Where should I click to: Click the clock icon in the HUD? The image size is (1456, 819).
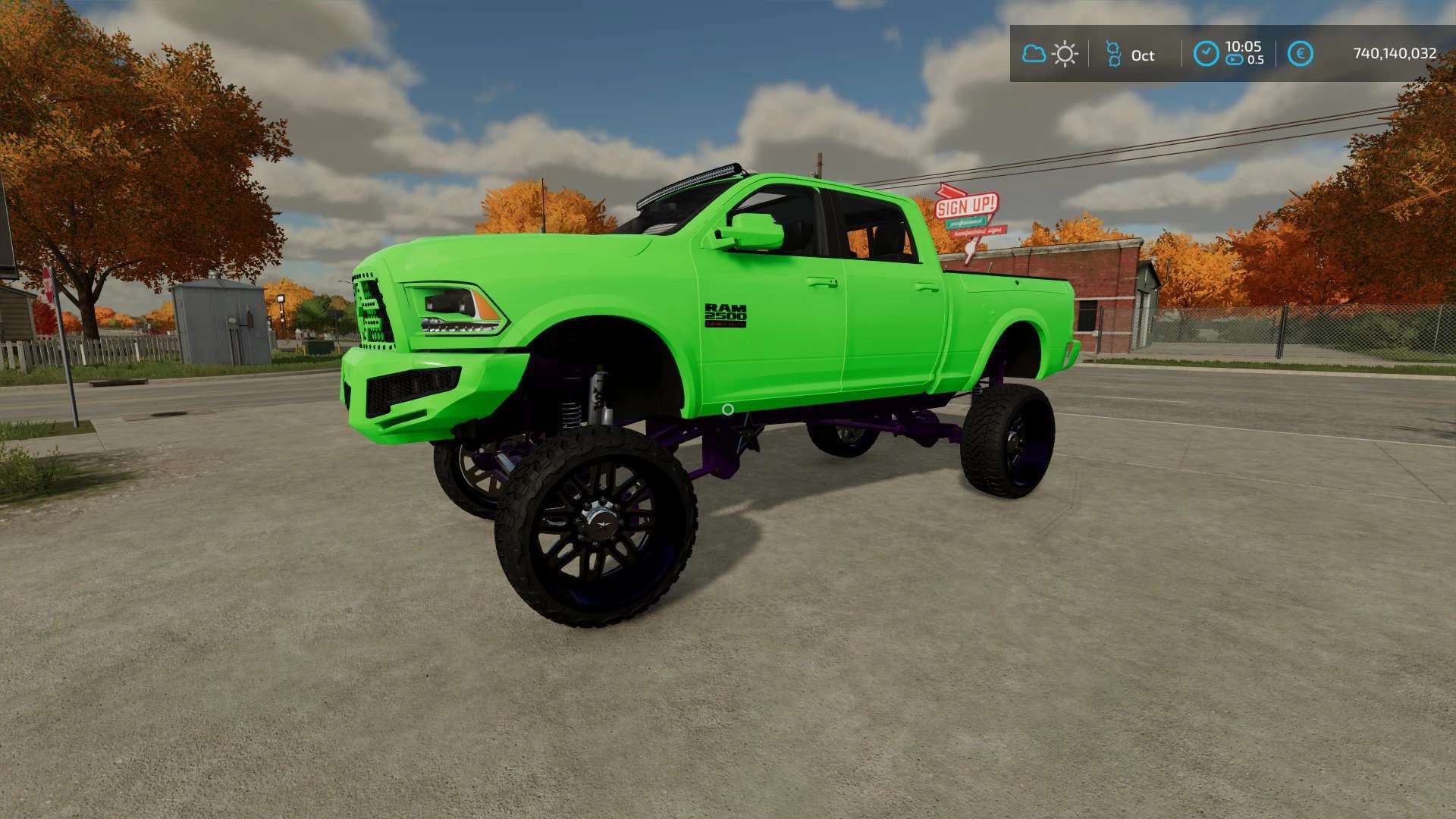[1206, 54]
